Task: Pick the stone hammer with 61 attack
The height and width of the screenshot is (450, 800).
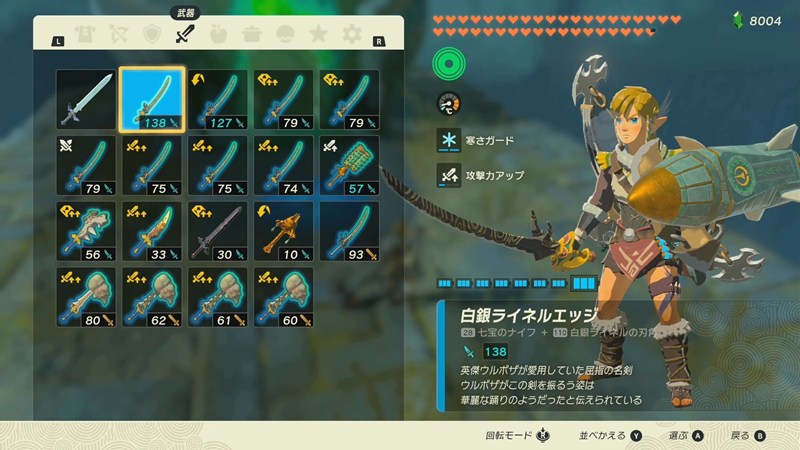Action: pos(218,297)
